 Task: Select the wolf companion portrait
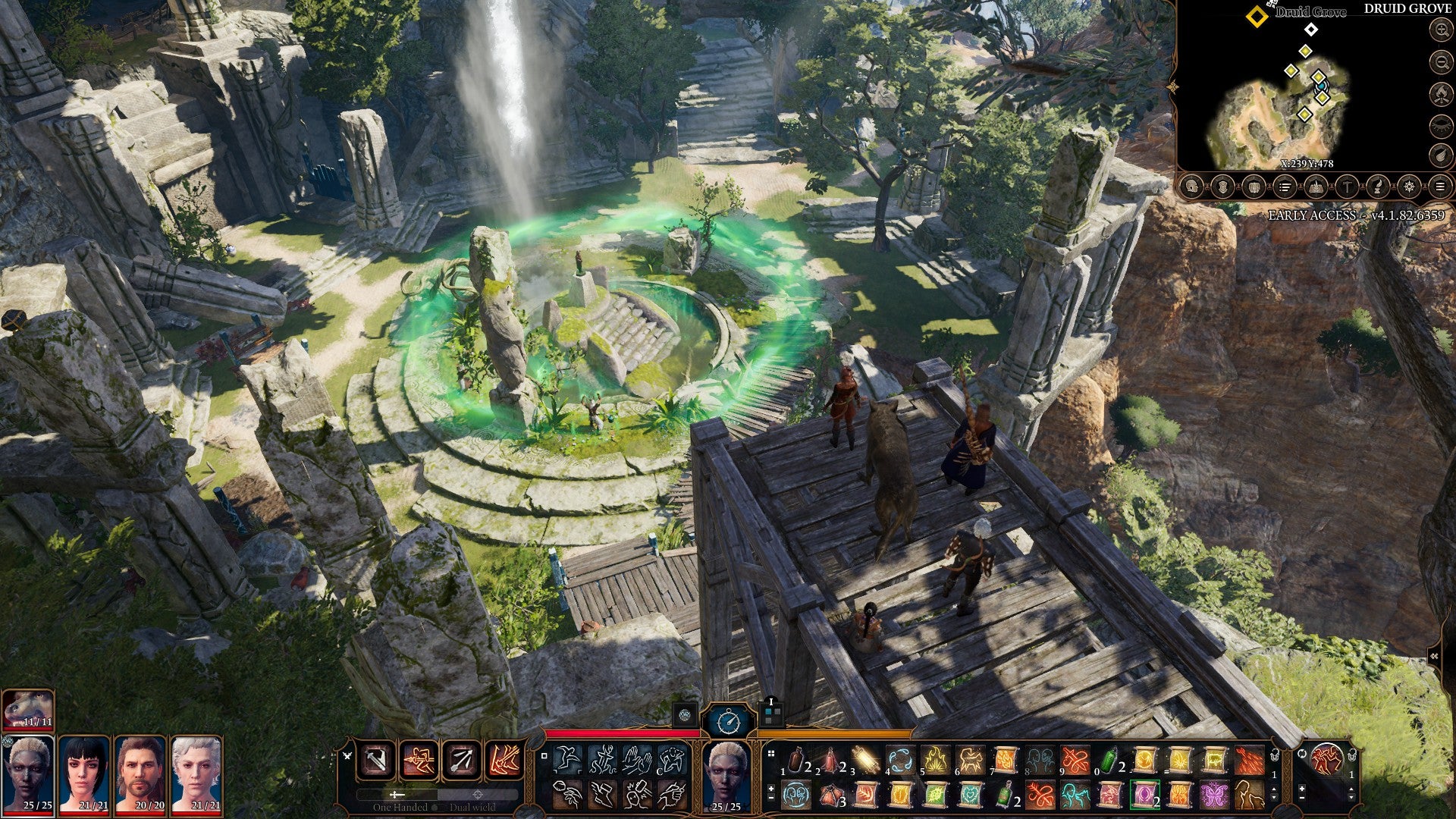point(28,711)
